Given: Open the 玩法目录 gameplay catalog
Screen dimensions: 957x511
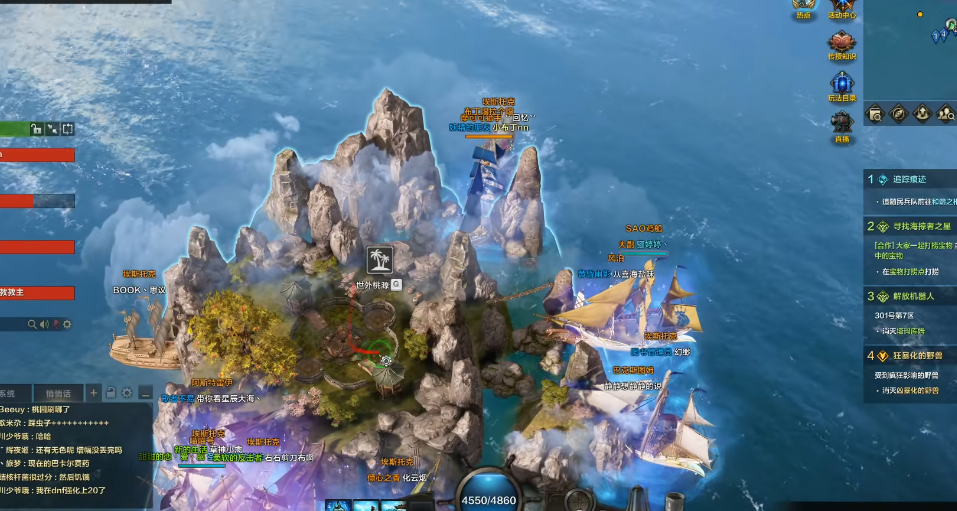Looking at the screenshot, I should tap(841, 83).
